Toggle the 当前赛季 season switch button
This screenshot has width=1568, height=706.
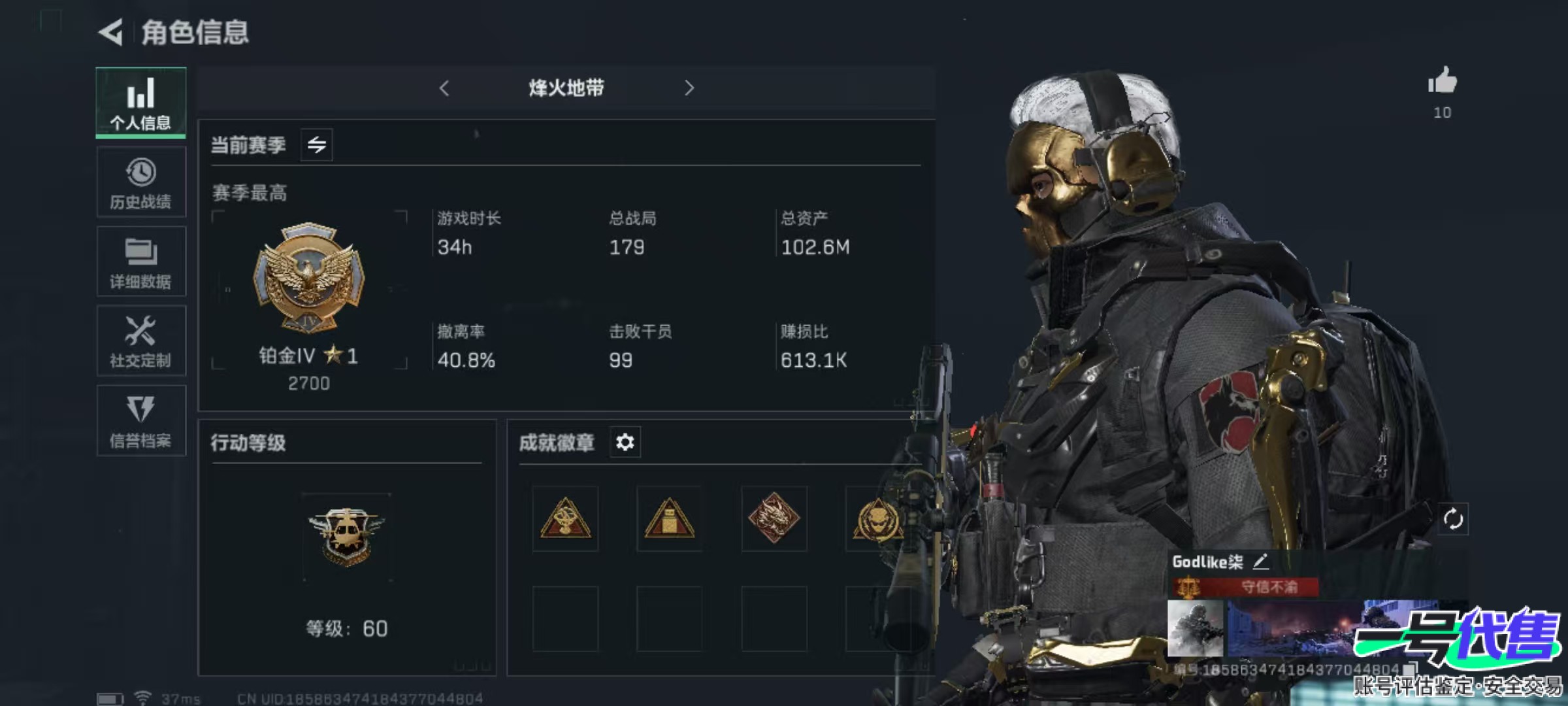[x=317, y=144]
